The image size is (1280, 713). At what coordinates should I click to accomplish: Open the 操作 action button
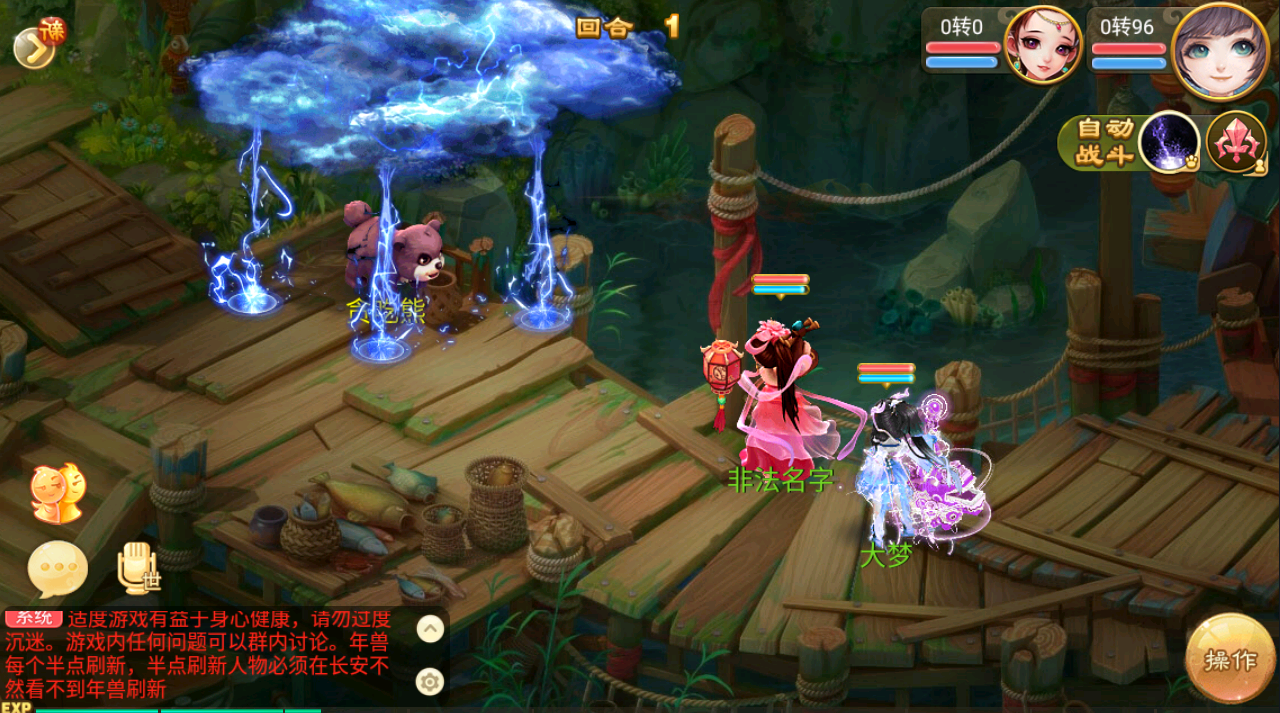point(1230,660)
